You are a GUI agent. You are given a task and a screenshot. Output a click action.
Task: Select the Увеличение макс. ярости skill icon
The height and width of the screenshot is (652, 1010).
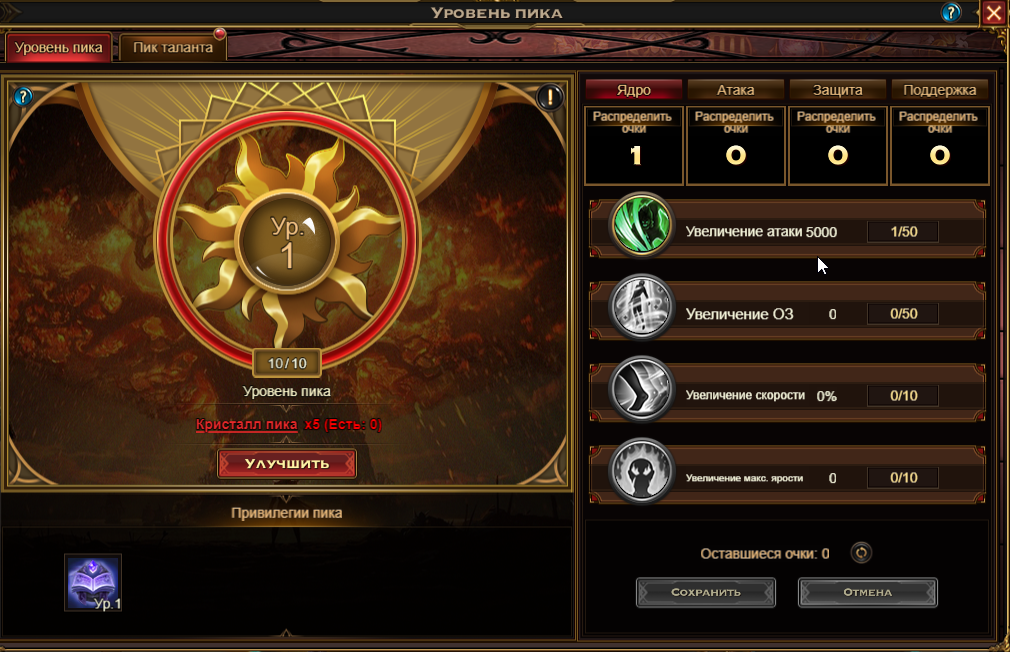pyautogui.click(x=641, y=474)
